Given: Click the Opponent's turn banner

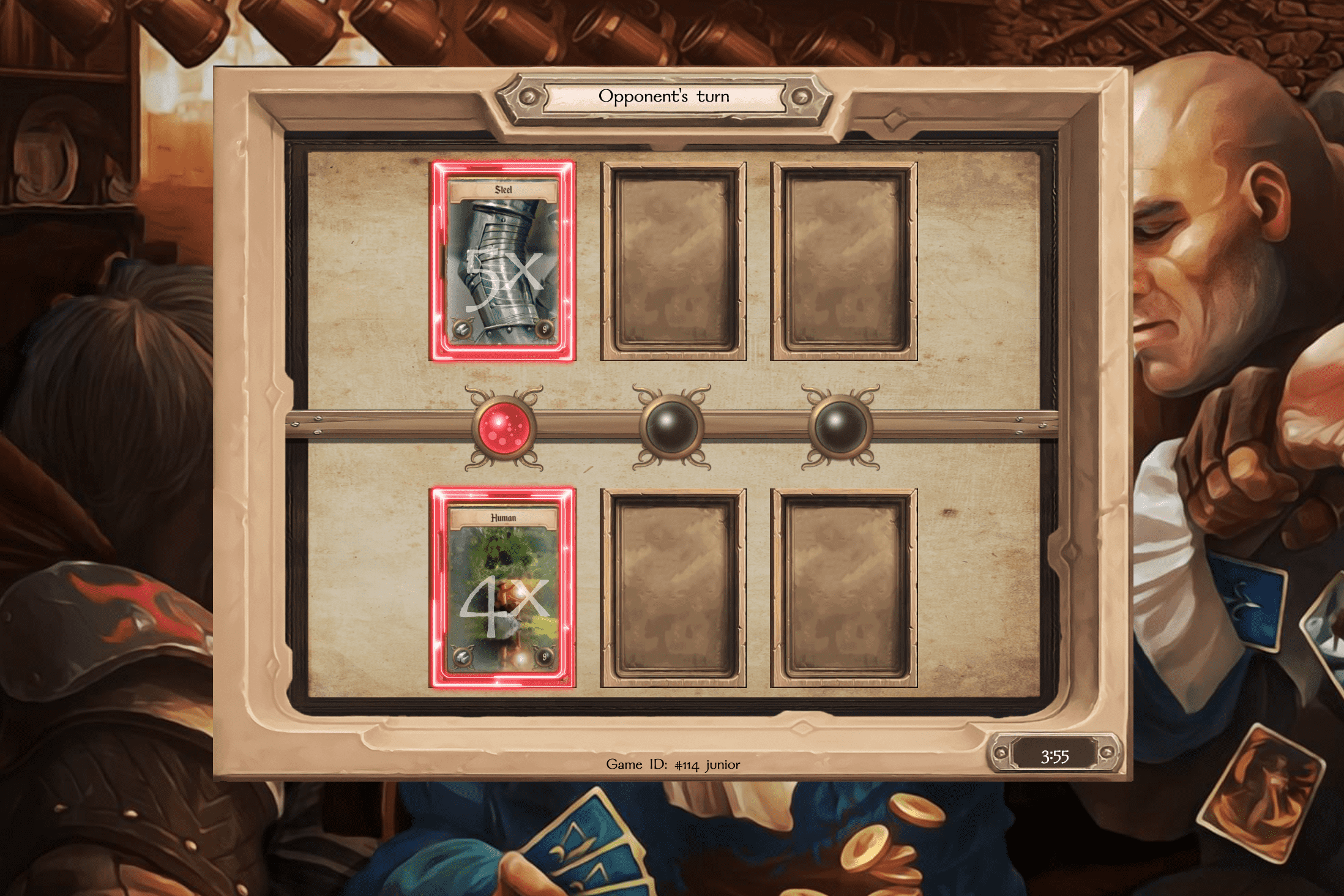Looking at the screenshot, I should (x=664, y=95).
